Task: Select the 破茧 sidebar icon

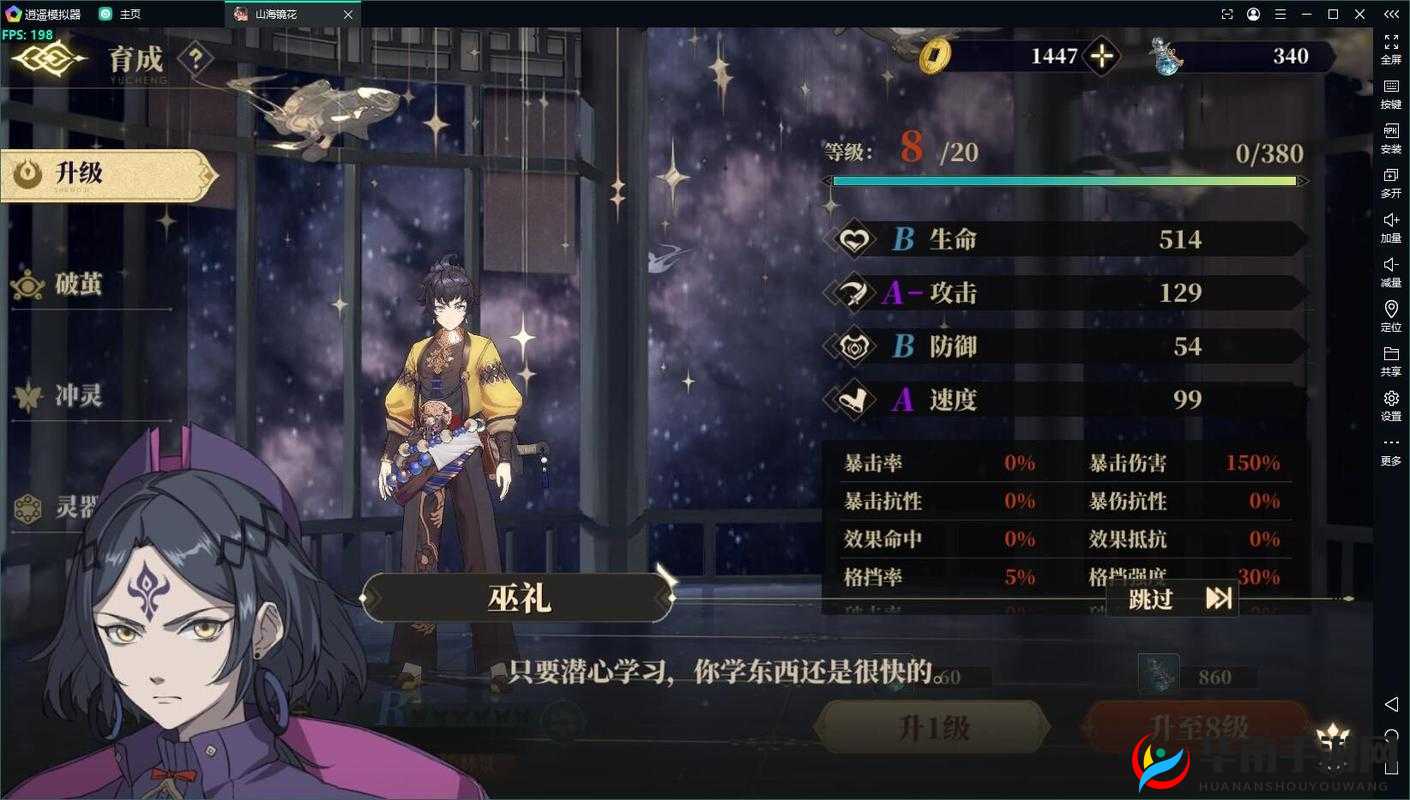Action: coord(30,283)
